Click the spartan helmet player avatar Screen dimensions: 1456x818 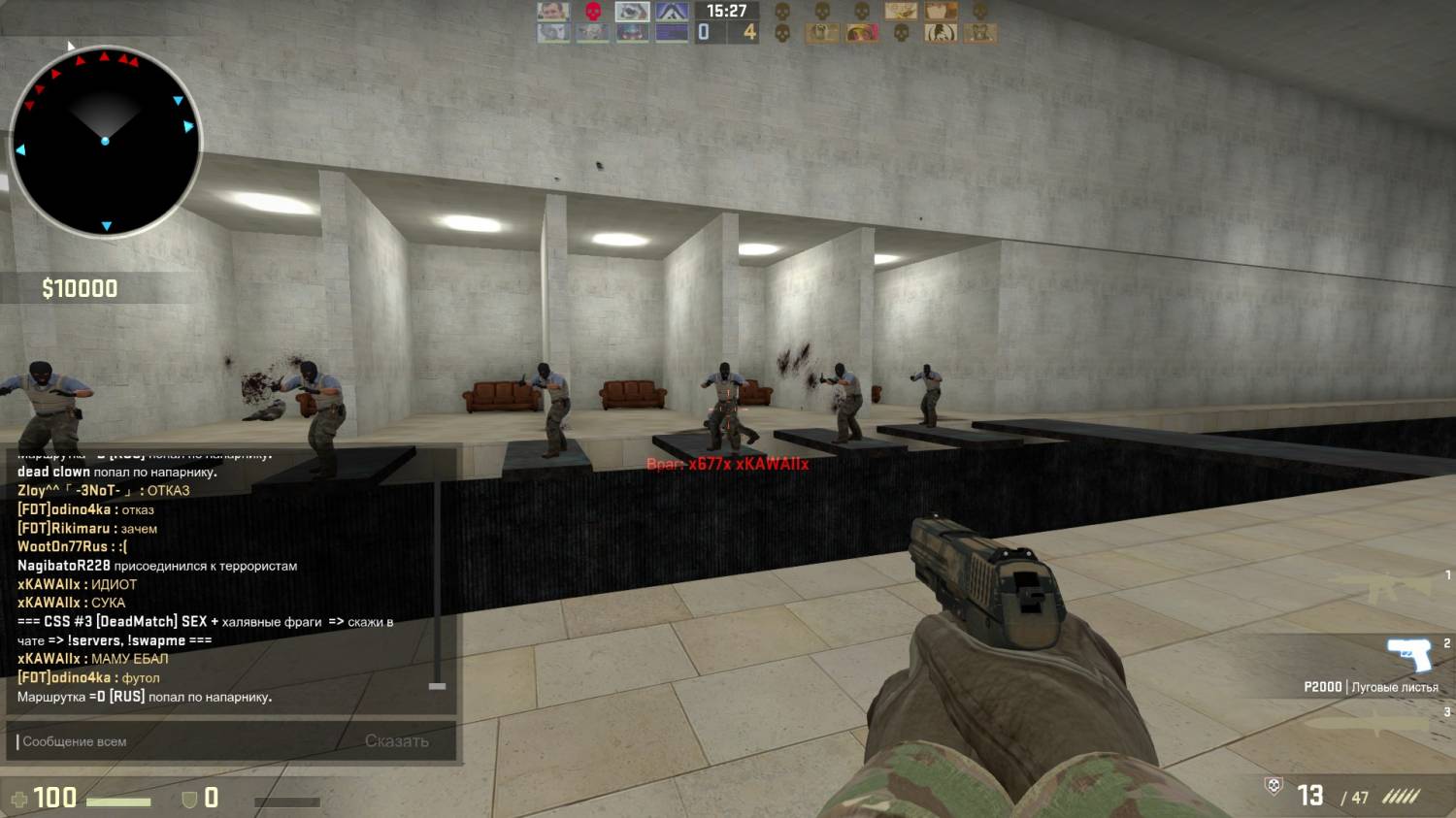pos(940,33)
